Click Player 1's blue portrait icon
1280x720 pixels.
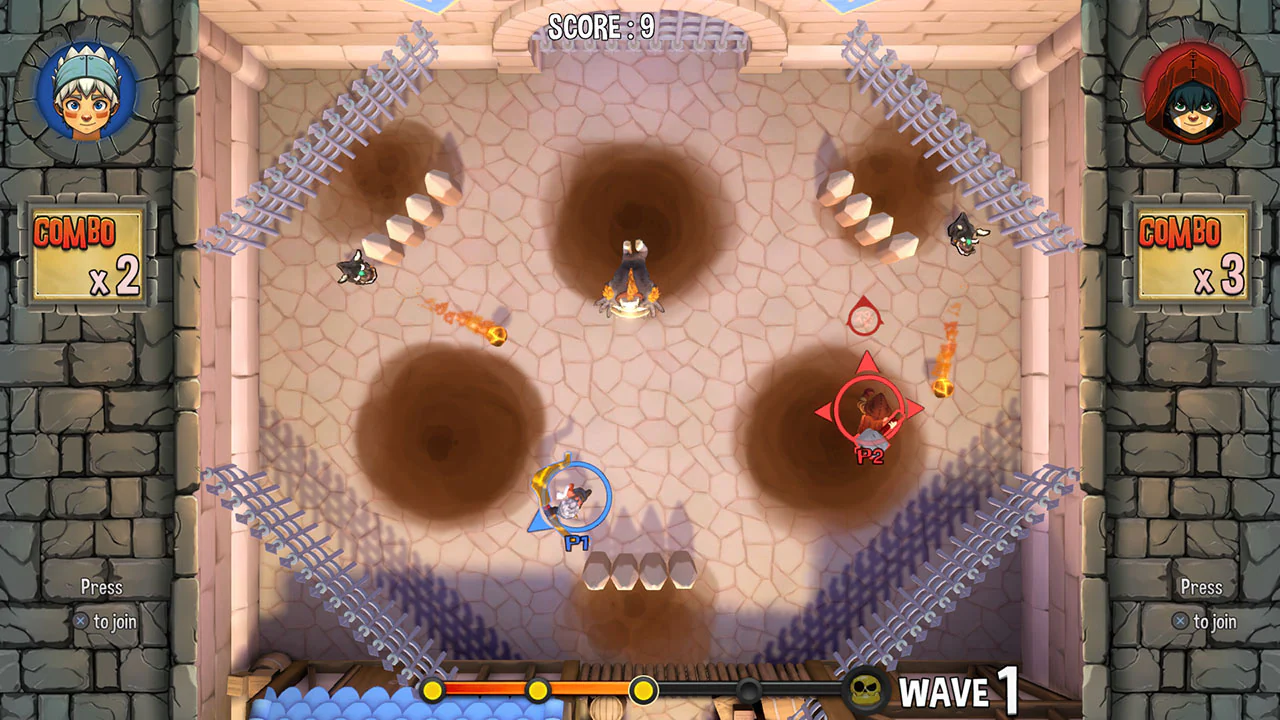(x=85, y=90)
